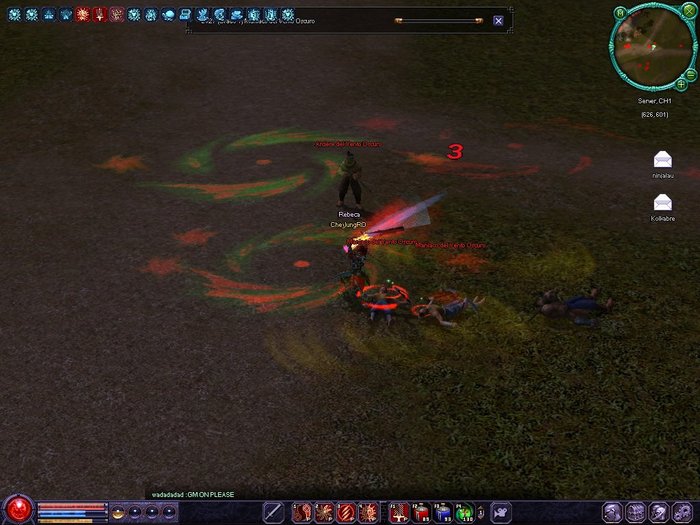The image size is (700, 525).
Task: Close the enemy target panel
Action: point(498,20)
